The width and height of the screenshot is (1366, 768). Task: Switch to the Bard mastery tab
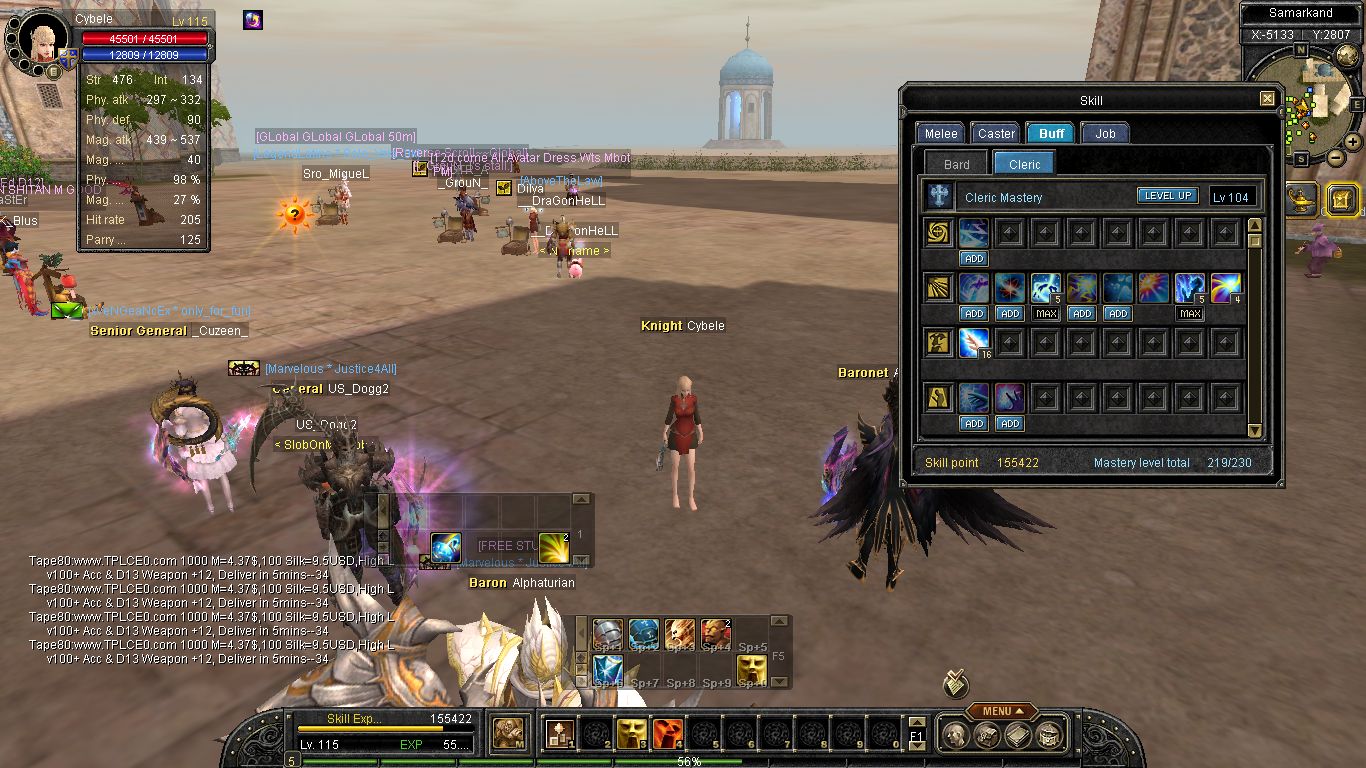pos(956,164)
